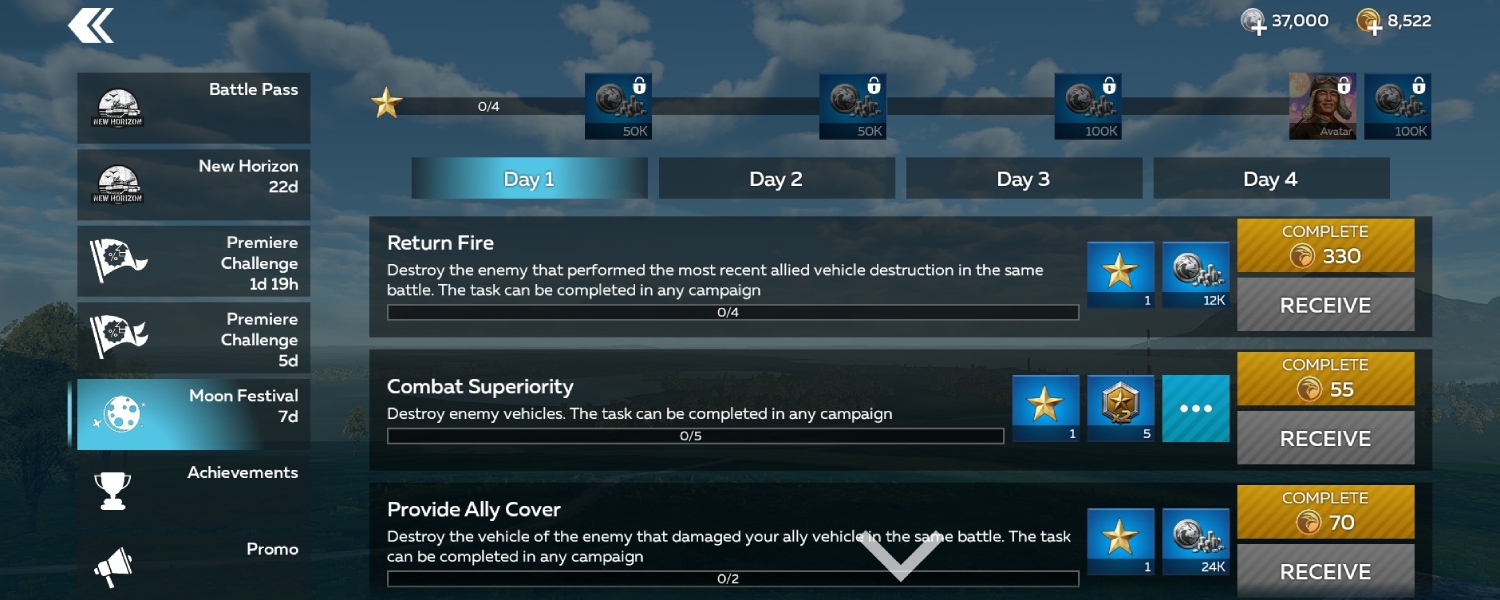This screenshot has width=1500, height=600.
Task: Open the Achievements section
Action: click(x=194, y=490)
